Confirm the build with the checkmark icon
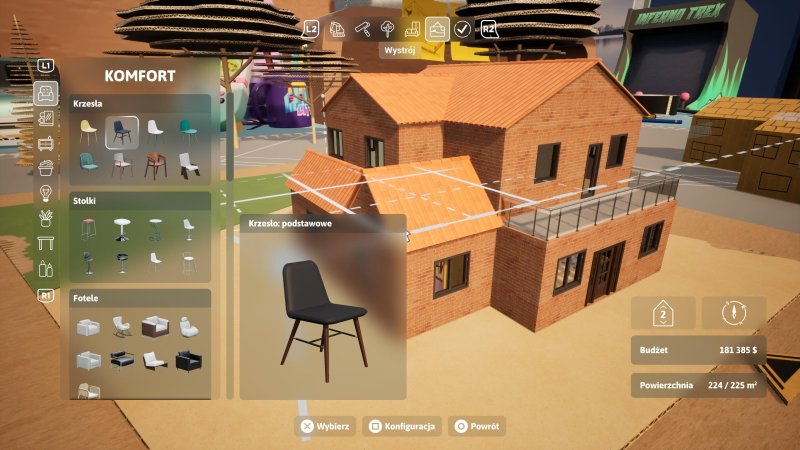The width and height of the screenshot is (800, 450). (x=462, y=29)
